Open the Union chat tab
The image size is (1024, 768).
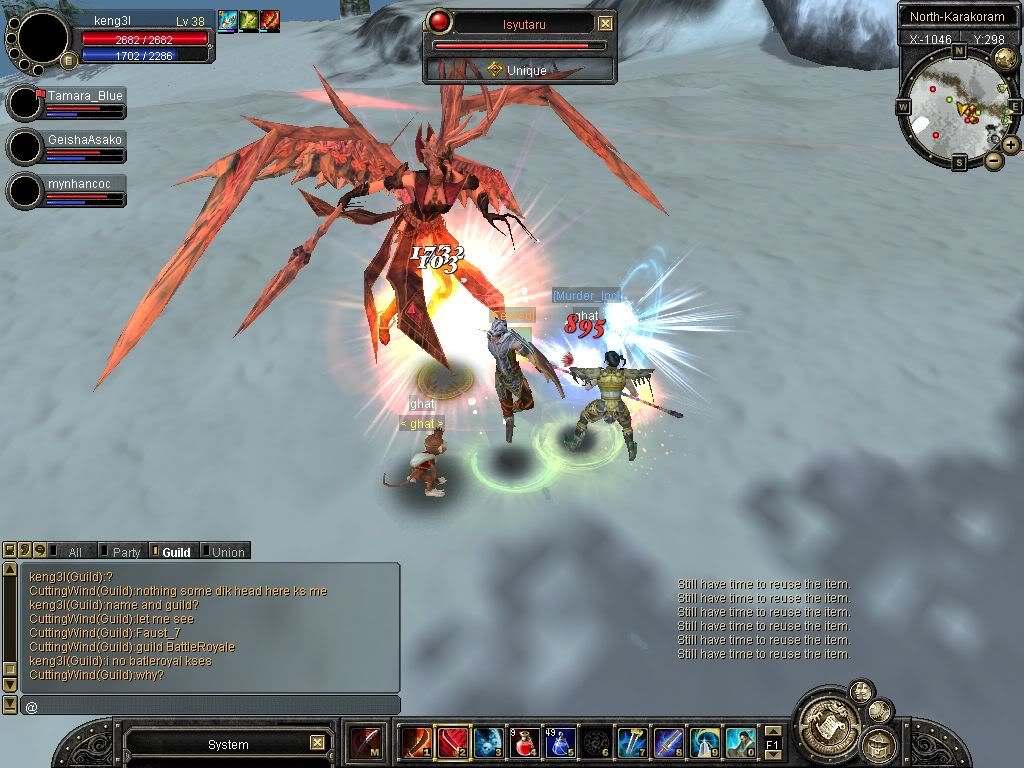(x=227, y=552)
